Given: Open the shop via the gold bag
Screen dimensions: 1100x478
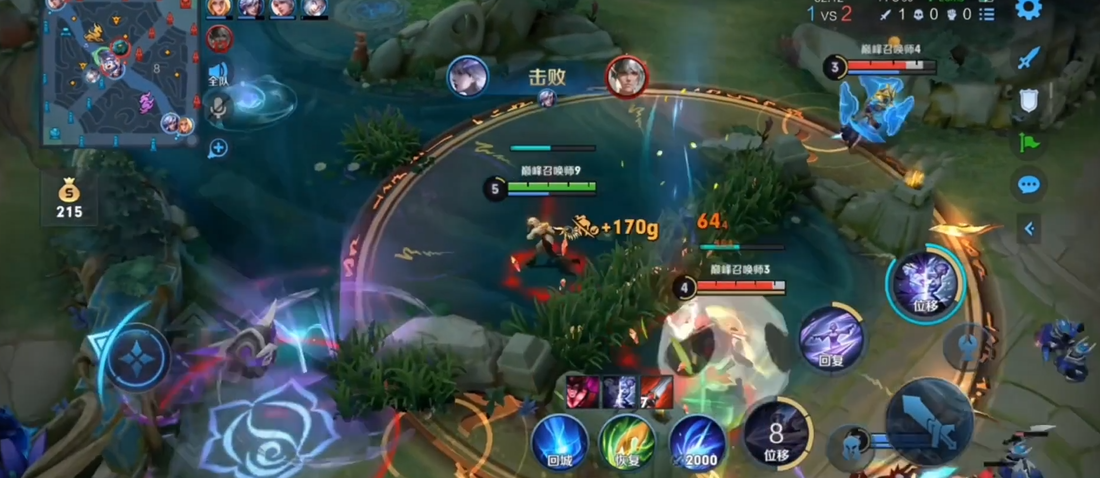Looking at the screenshot, I should pos(69,198).
